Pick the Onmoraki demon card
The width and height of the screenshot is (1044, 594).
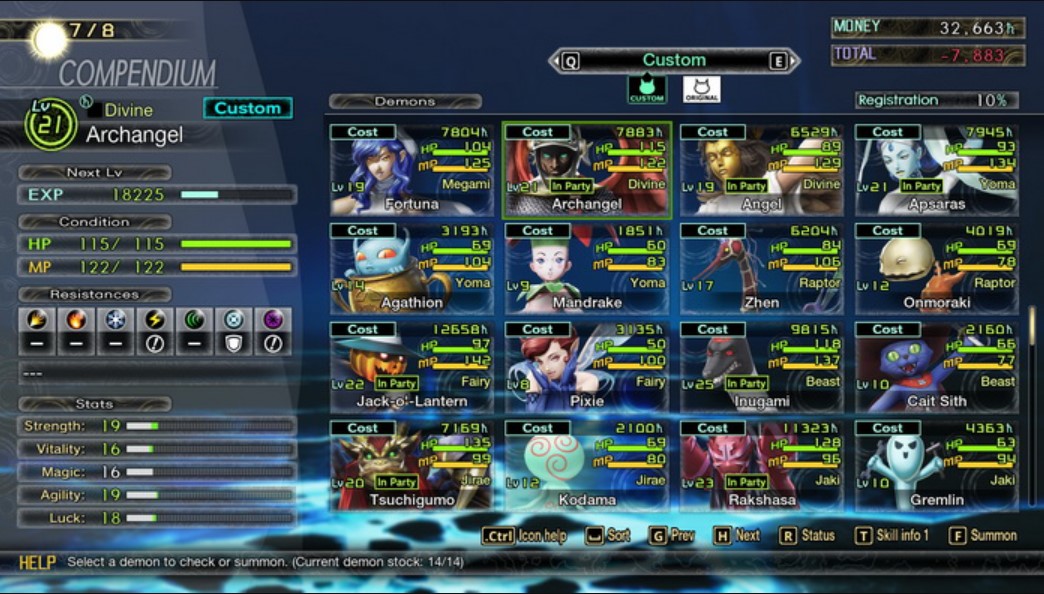pos(937,268)
